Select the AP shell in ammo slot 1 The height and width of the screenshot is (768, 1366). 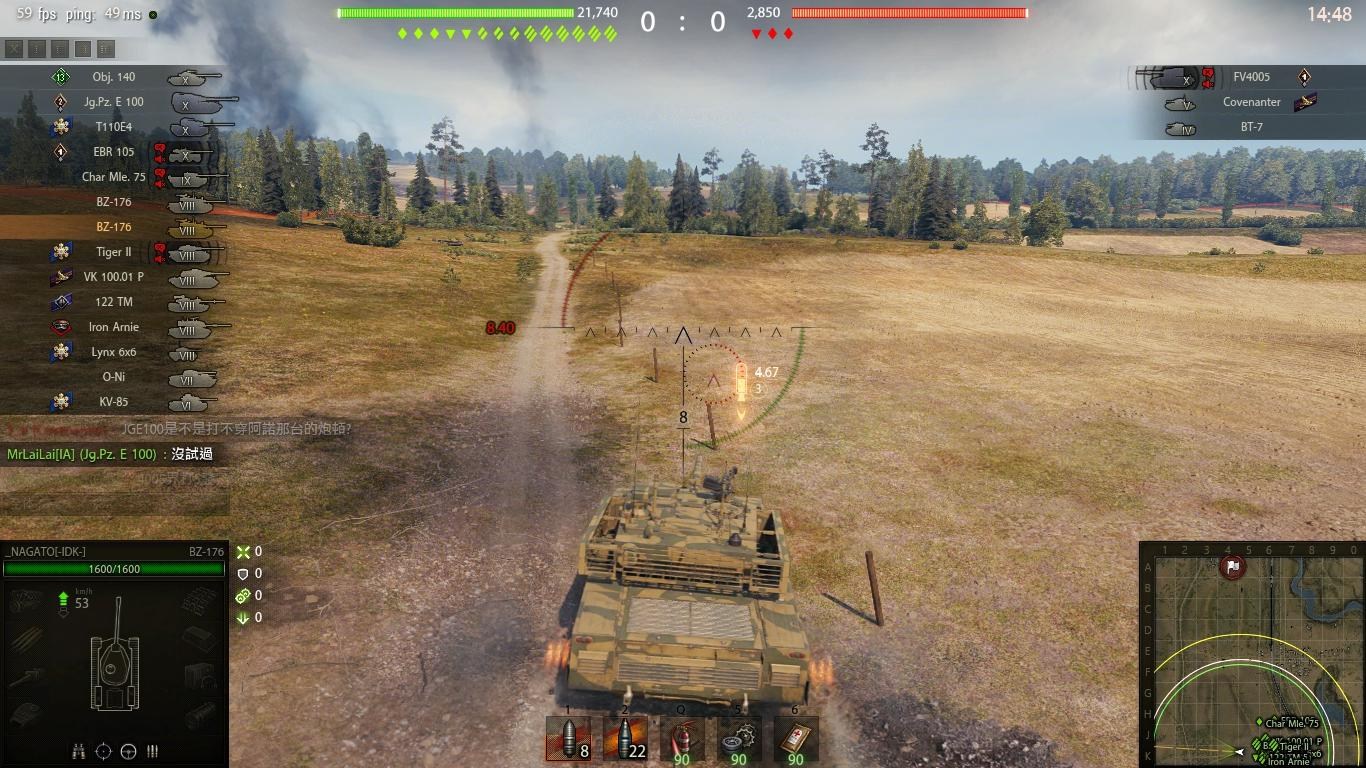point(568,740)
